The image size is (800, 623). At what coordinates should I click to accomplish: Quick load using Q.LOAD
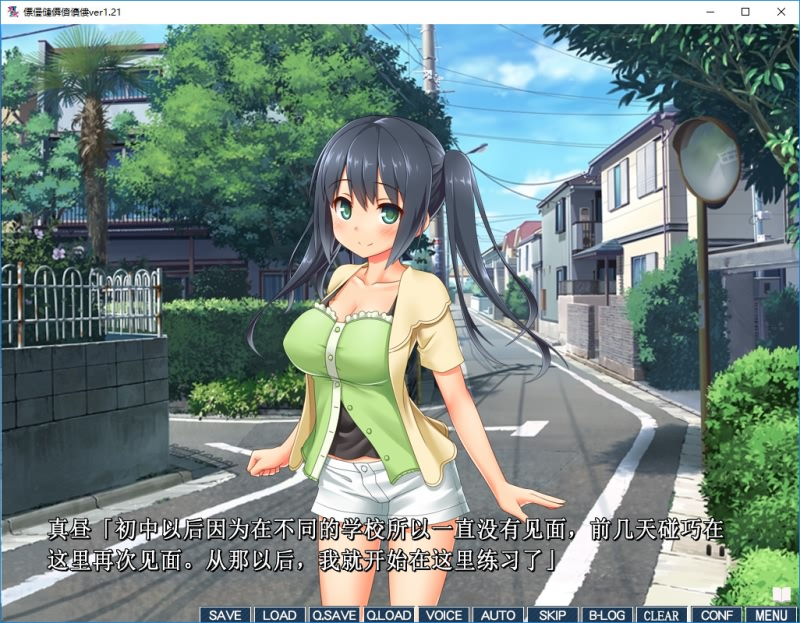click(x=388, y=615)
